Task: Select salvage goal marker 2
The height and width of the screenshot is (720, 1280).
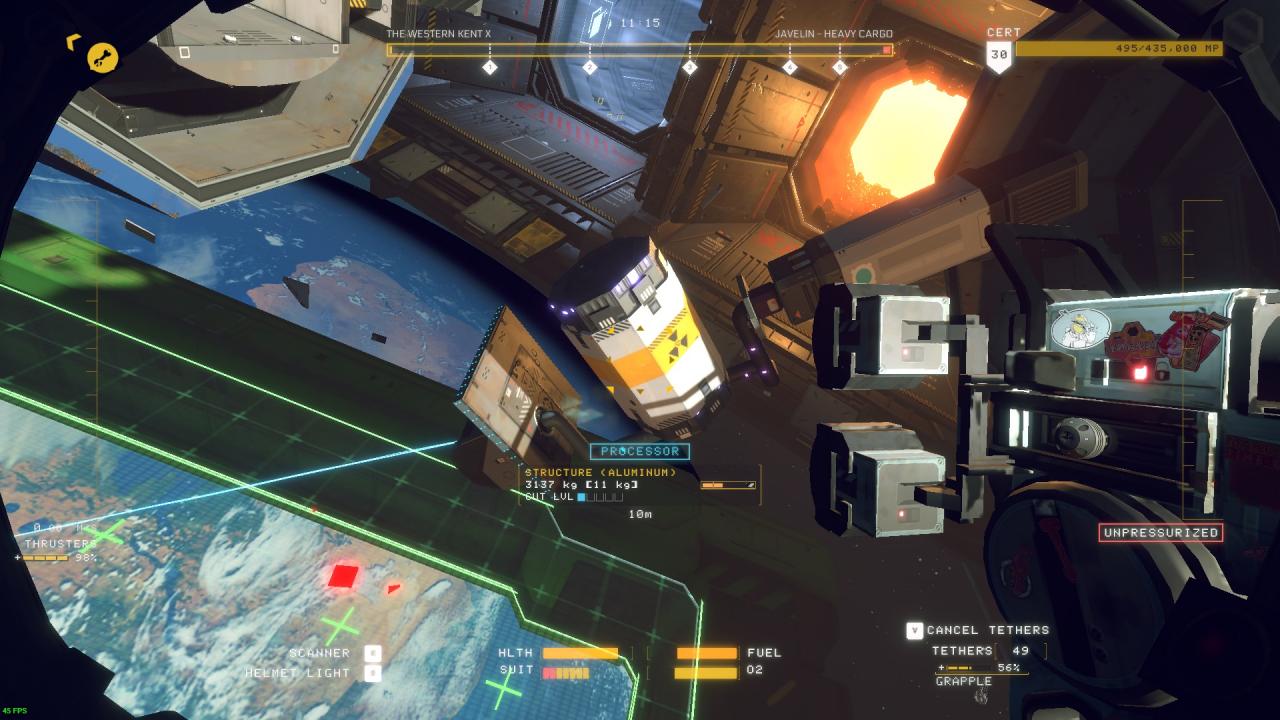Action: coord(590,67)
